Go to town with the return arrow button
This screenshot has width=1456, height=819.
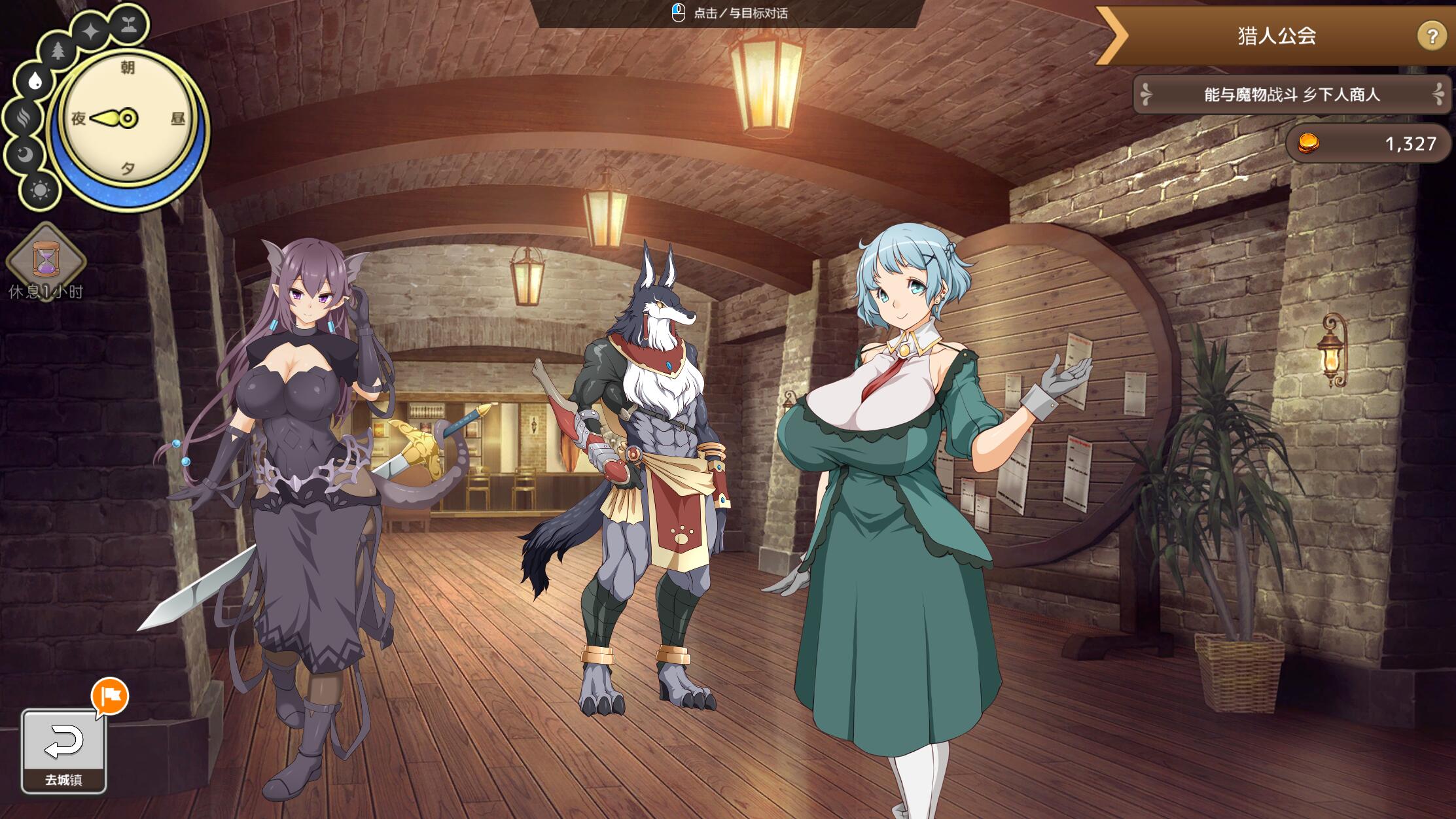(x=63, y=750)
